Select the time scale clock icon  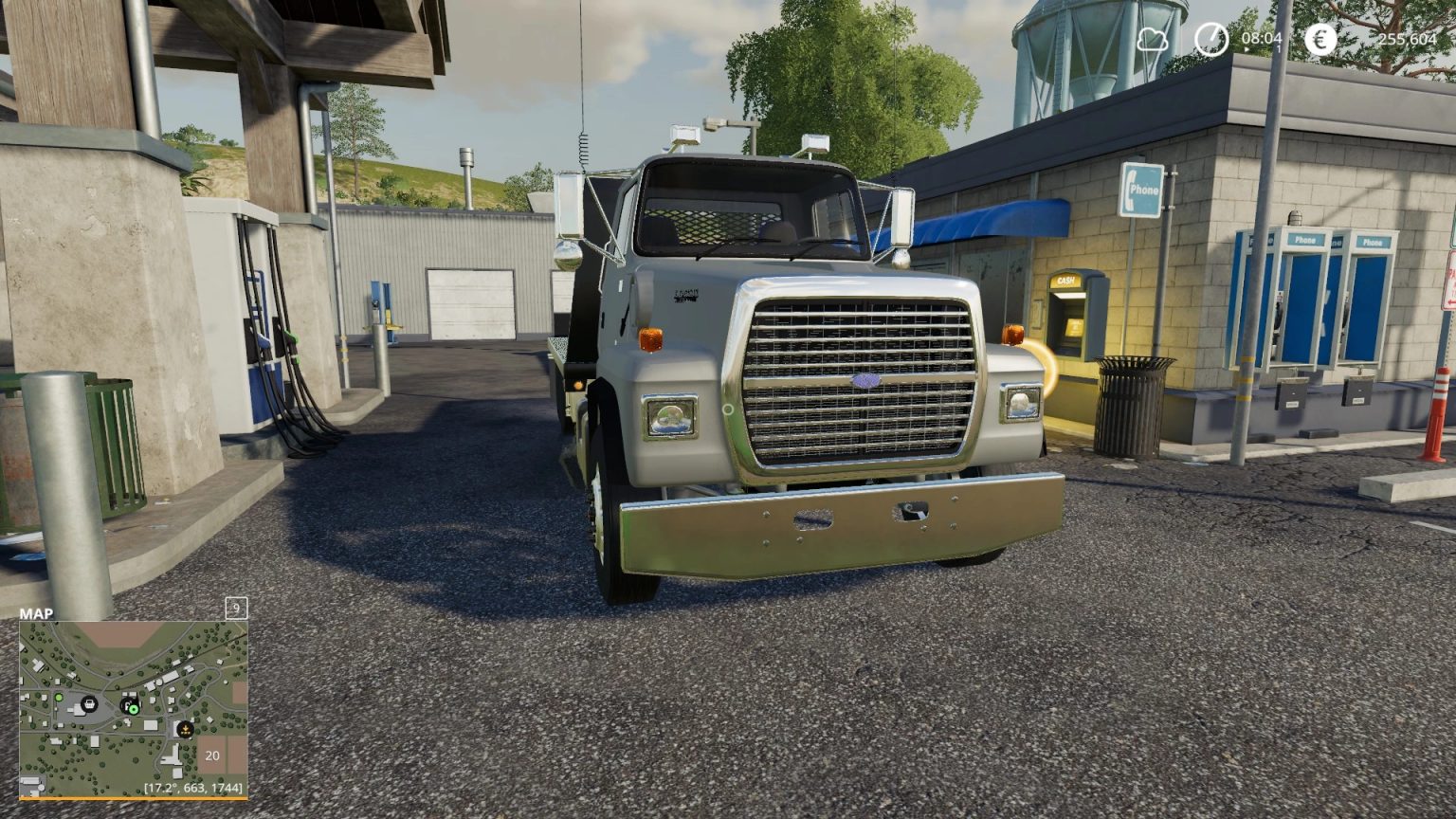pyautogui.click(x=1210, y=40)
